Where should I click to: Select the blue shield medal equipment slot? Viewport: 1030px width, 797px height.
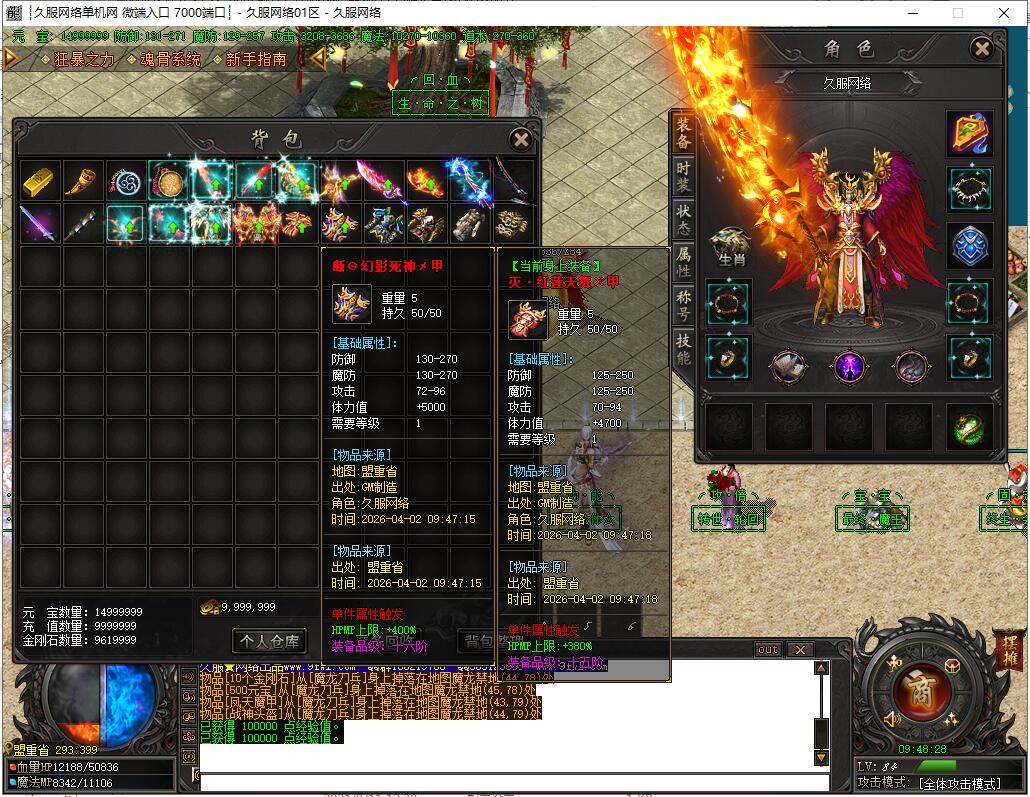pos(969,246)
